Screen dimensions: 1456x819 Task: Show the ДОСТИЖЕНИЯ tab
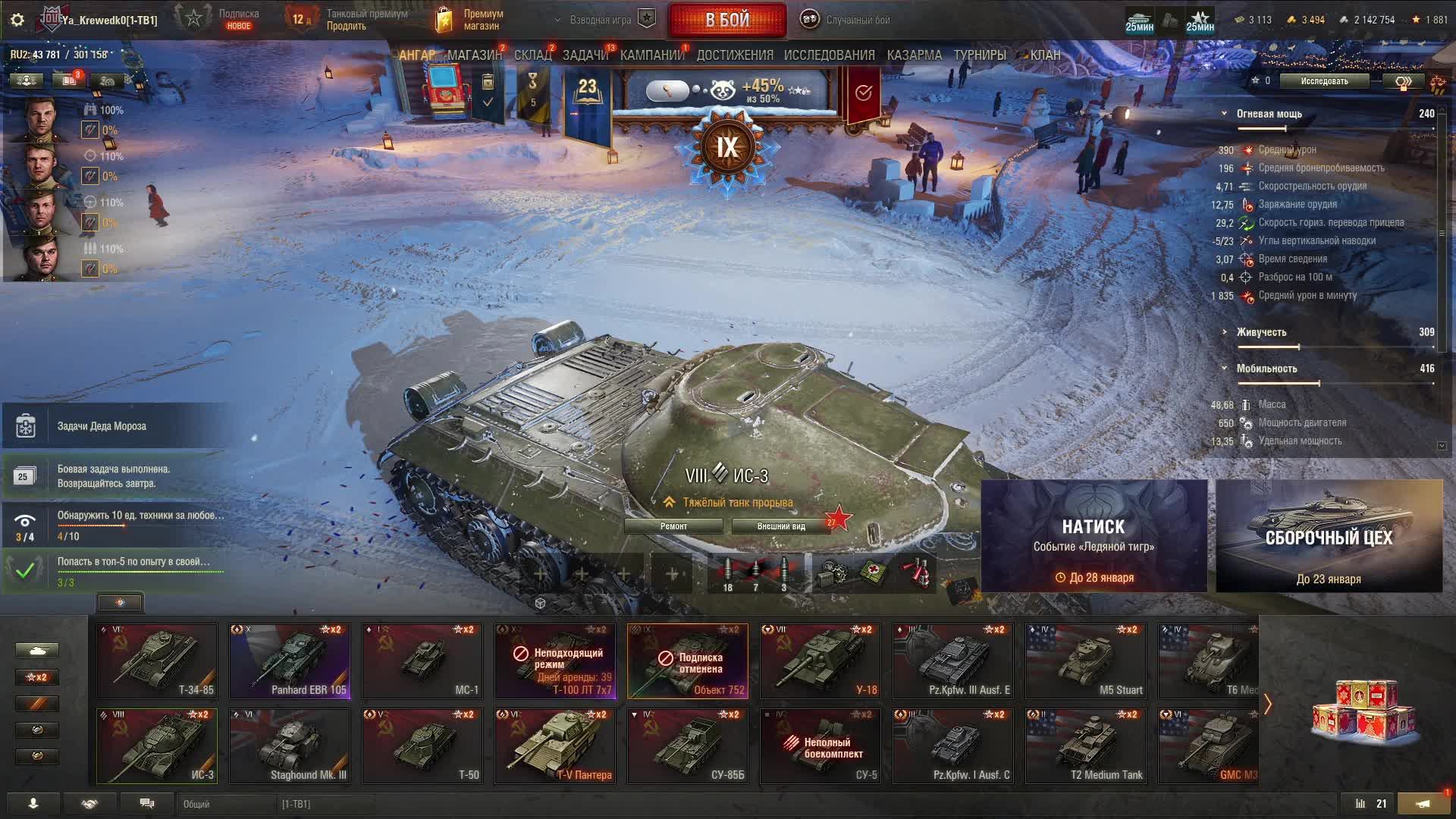(734, 55)
